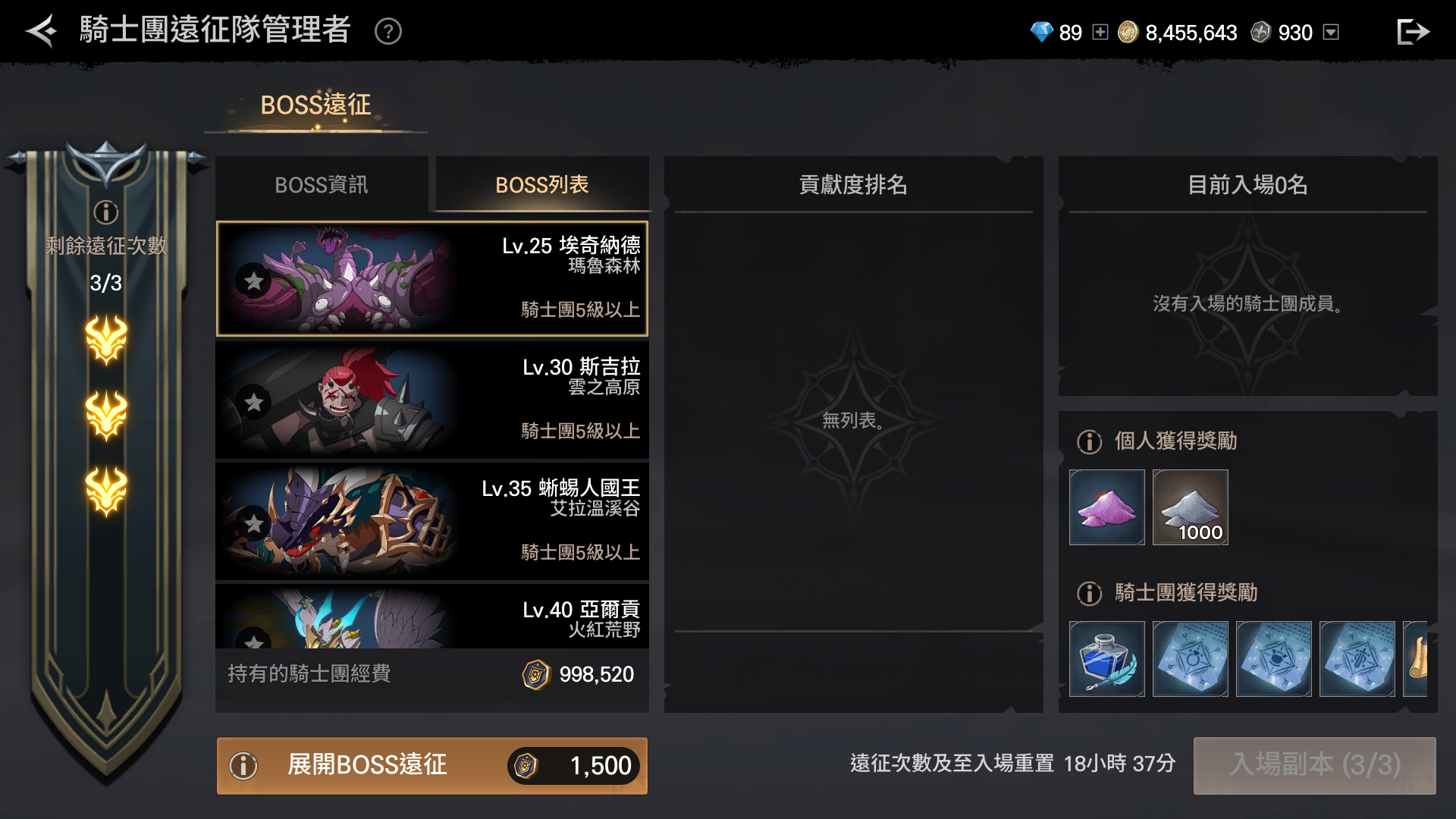
Task: Open the 個人獲得獎勵 info icon
Action: tap(1090, 441)
